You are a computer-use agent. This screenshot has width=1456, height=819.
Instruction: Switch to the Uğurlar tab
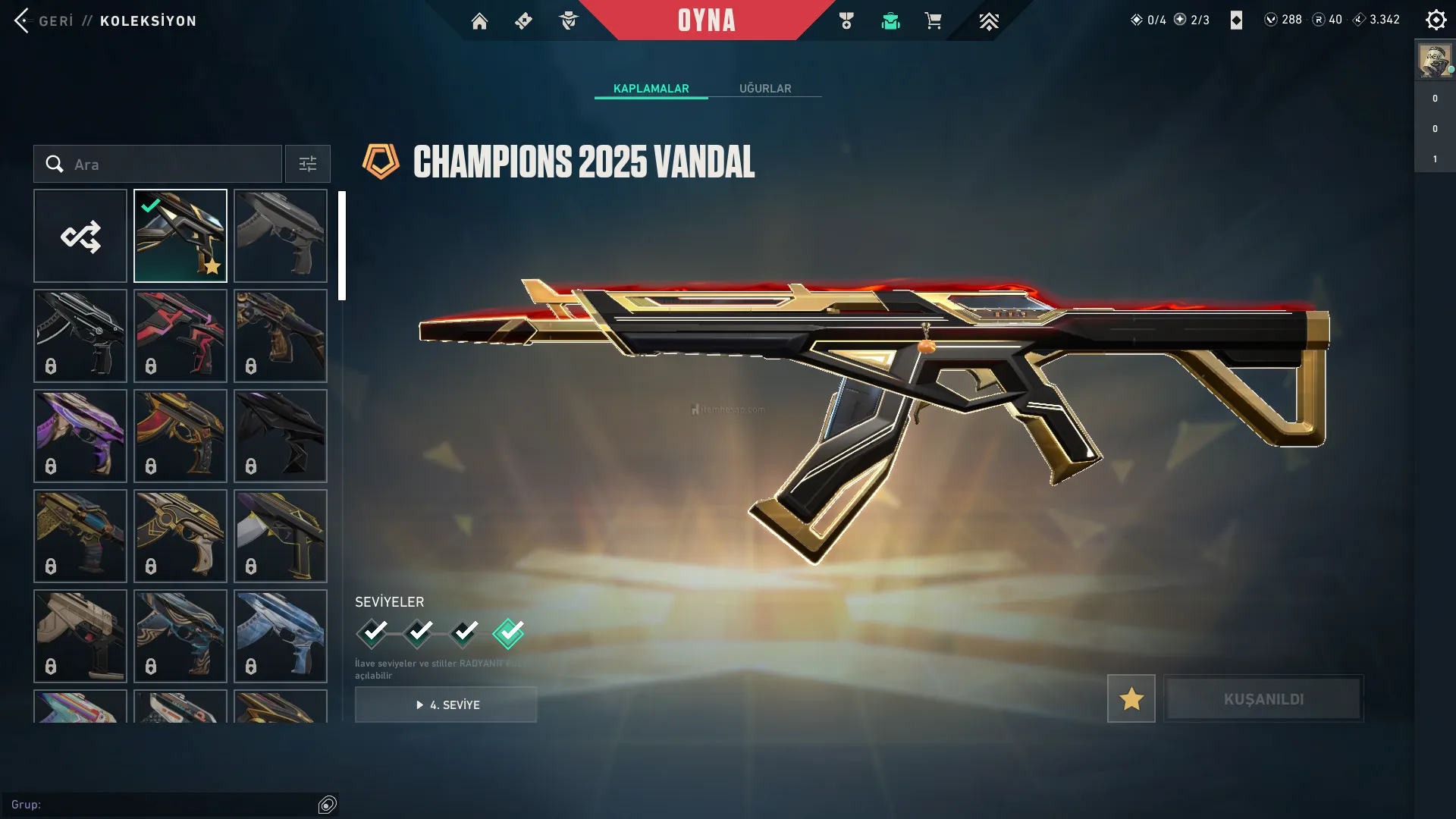point(765,89)
